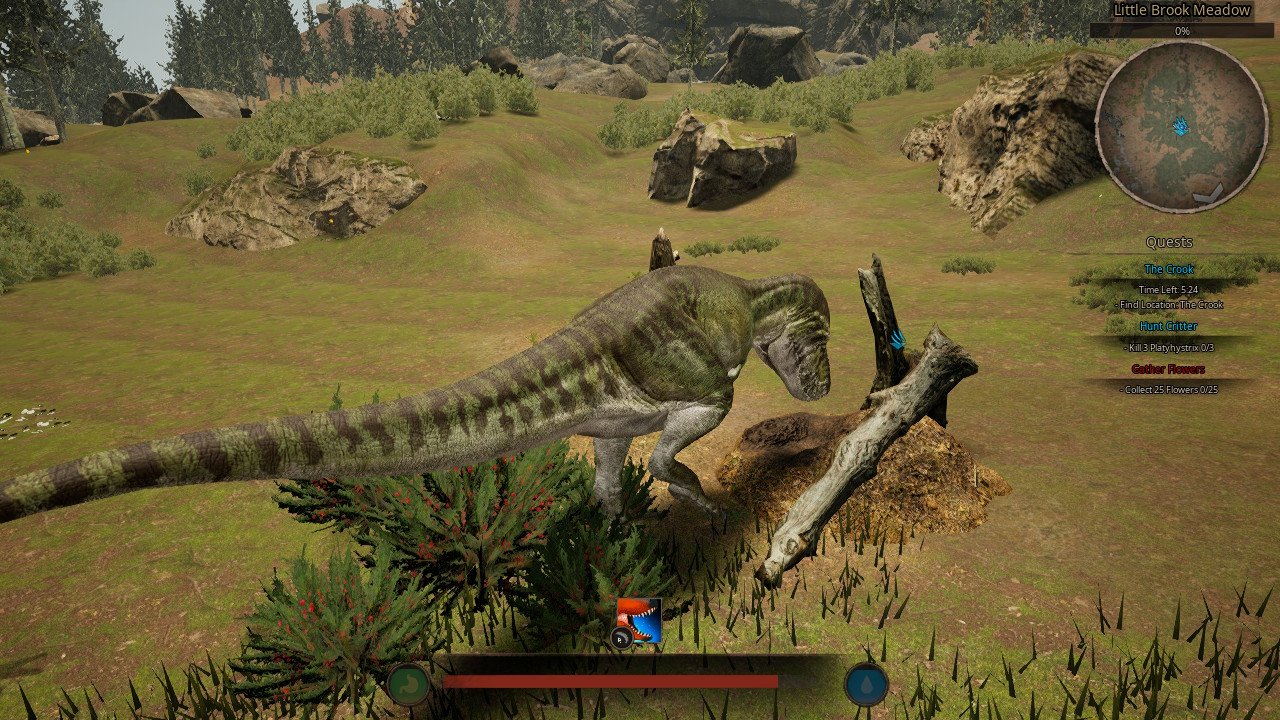Select the Hunt Critter quest
This screenshot has width=1280, height=720.
pyautogui.click(x=1168, y=326)
